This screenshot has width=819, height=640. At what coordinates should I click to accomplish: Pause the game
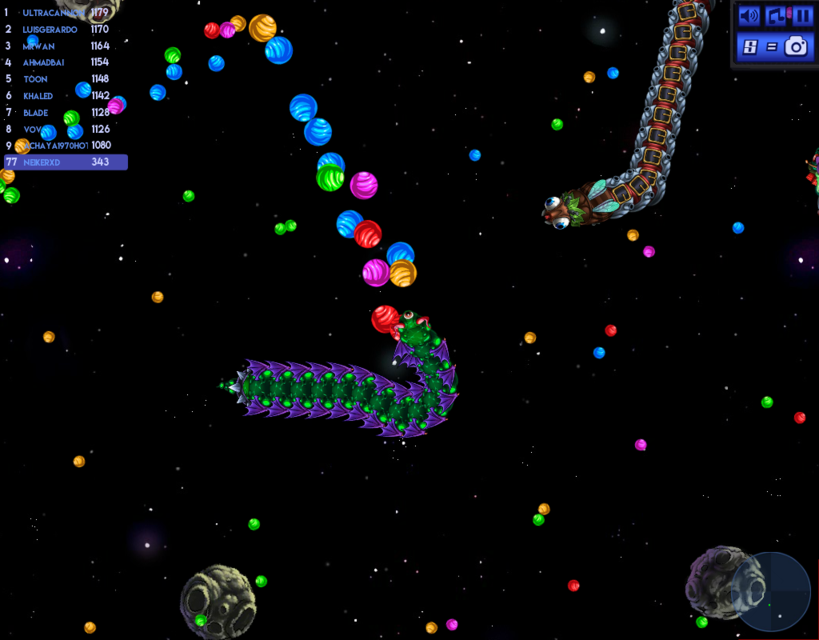tap(802, 16)
